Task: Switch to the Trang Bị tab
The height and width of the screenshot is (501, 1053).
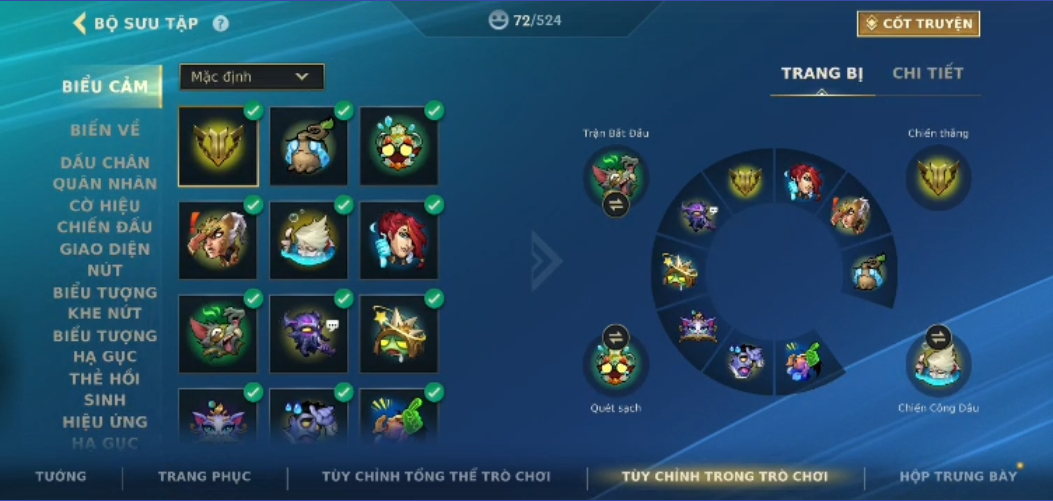Action: [x=822, y=73]
